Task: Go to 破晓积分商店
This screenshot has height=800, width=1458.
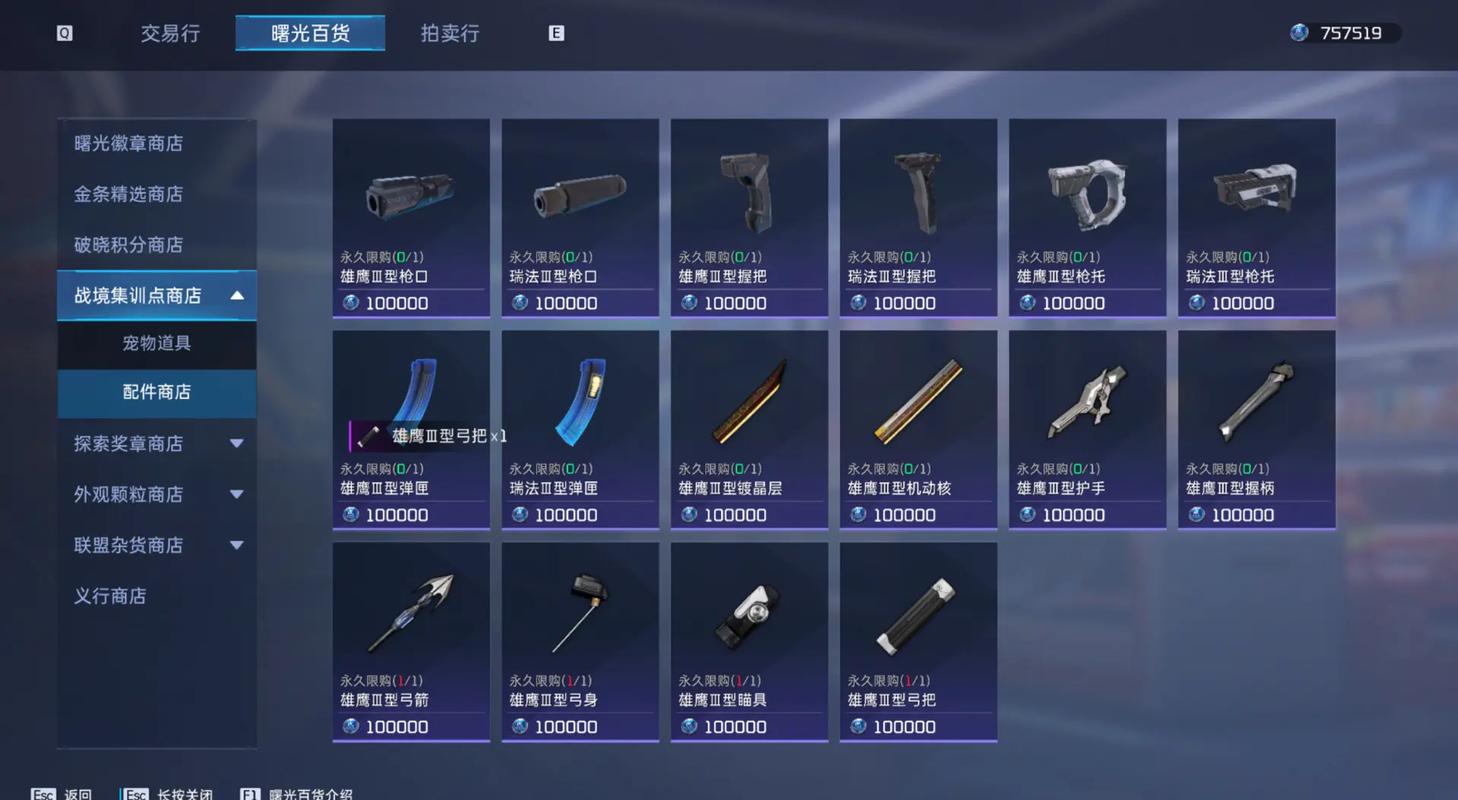Action: (x=129, y=245)
